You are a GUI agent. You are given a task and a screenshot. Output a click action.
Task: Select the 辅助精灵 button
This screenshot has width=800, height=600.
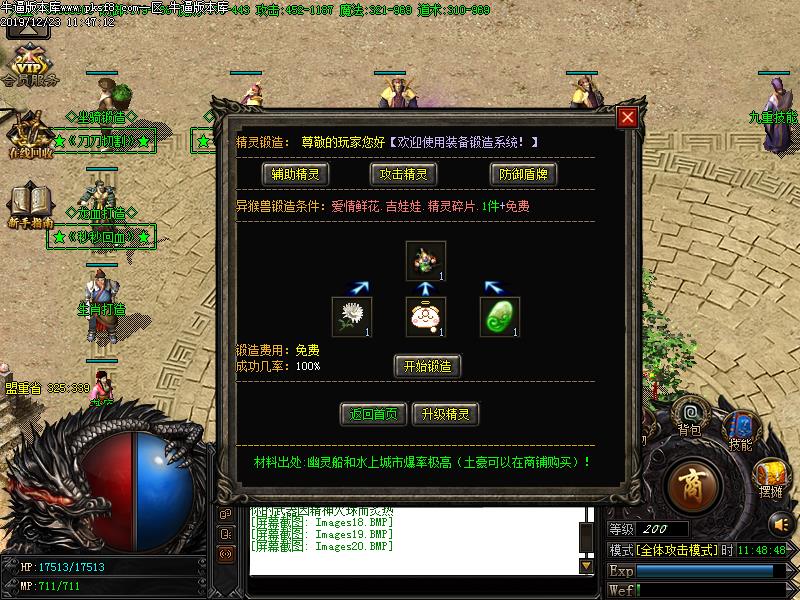297,174
